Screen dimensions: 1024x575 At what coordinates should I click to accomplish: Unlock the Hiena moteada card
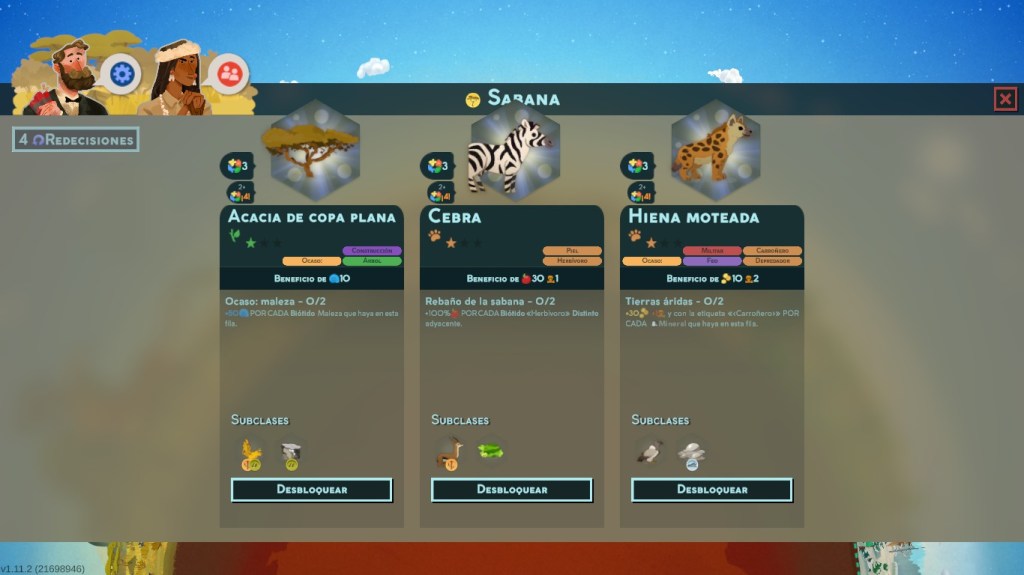point(711,490)
